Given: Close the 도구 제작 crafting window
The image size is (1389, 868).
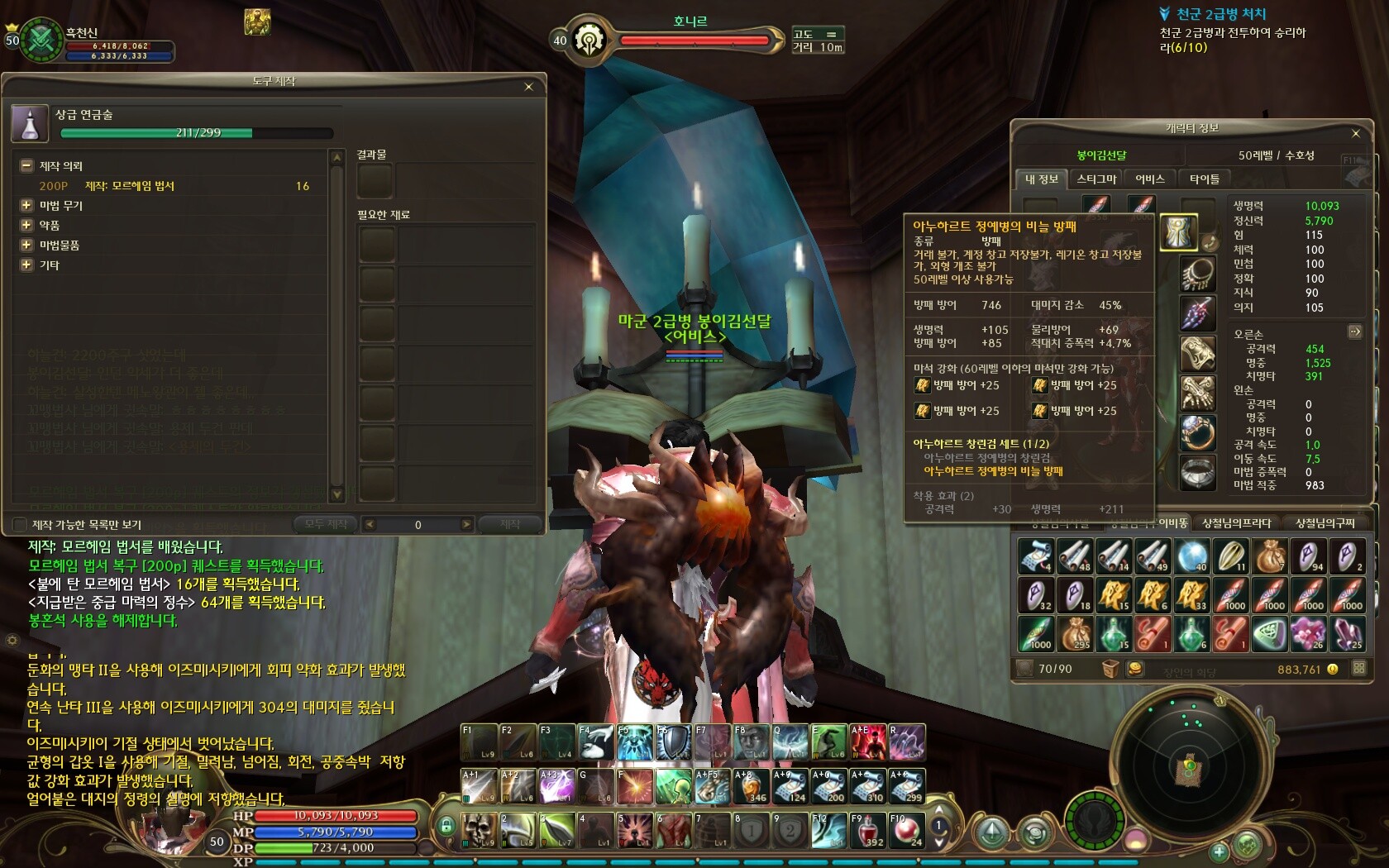Looking at the screenshot, I should click(x=529, y=87).
